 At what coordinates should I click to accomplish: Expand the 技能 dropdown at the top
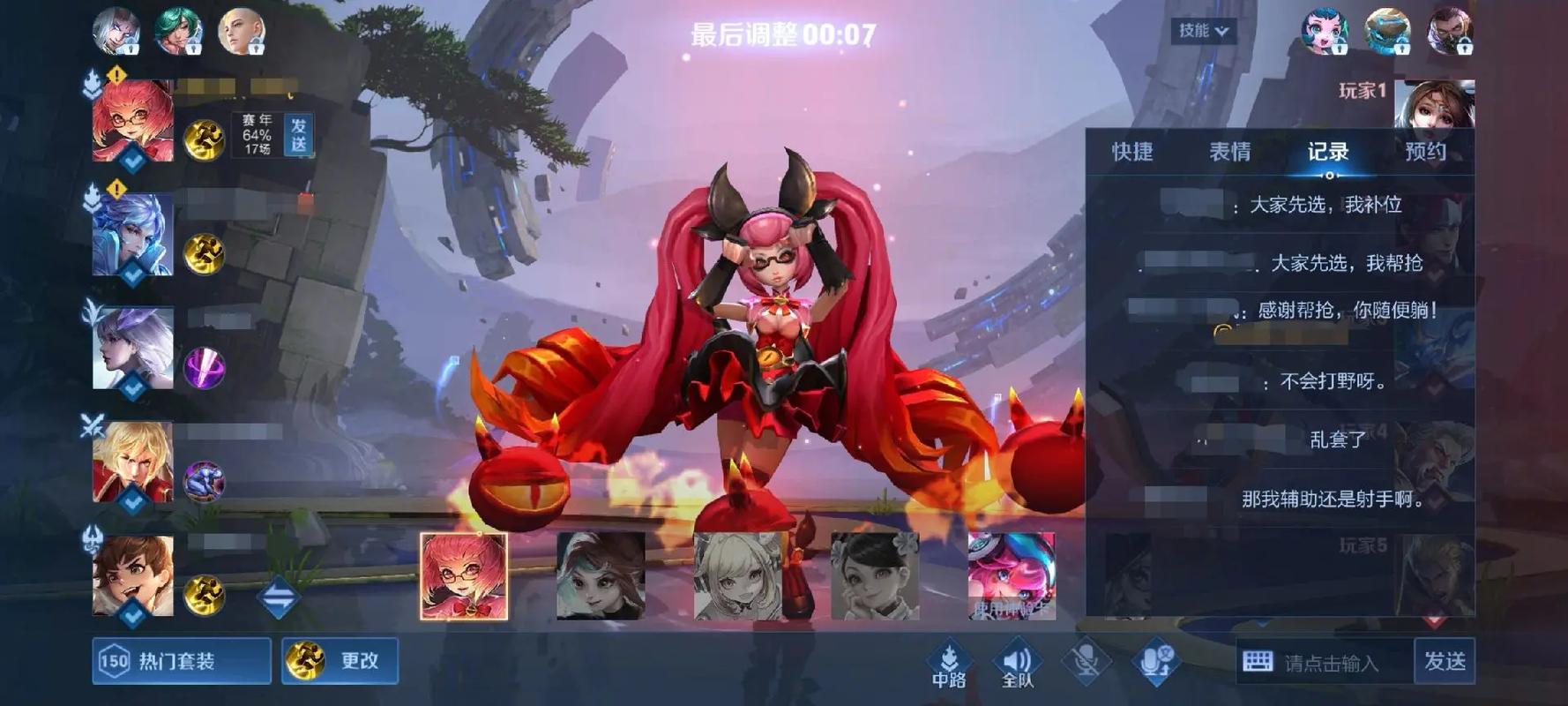point(1203,31)
